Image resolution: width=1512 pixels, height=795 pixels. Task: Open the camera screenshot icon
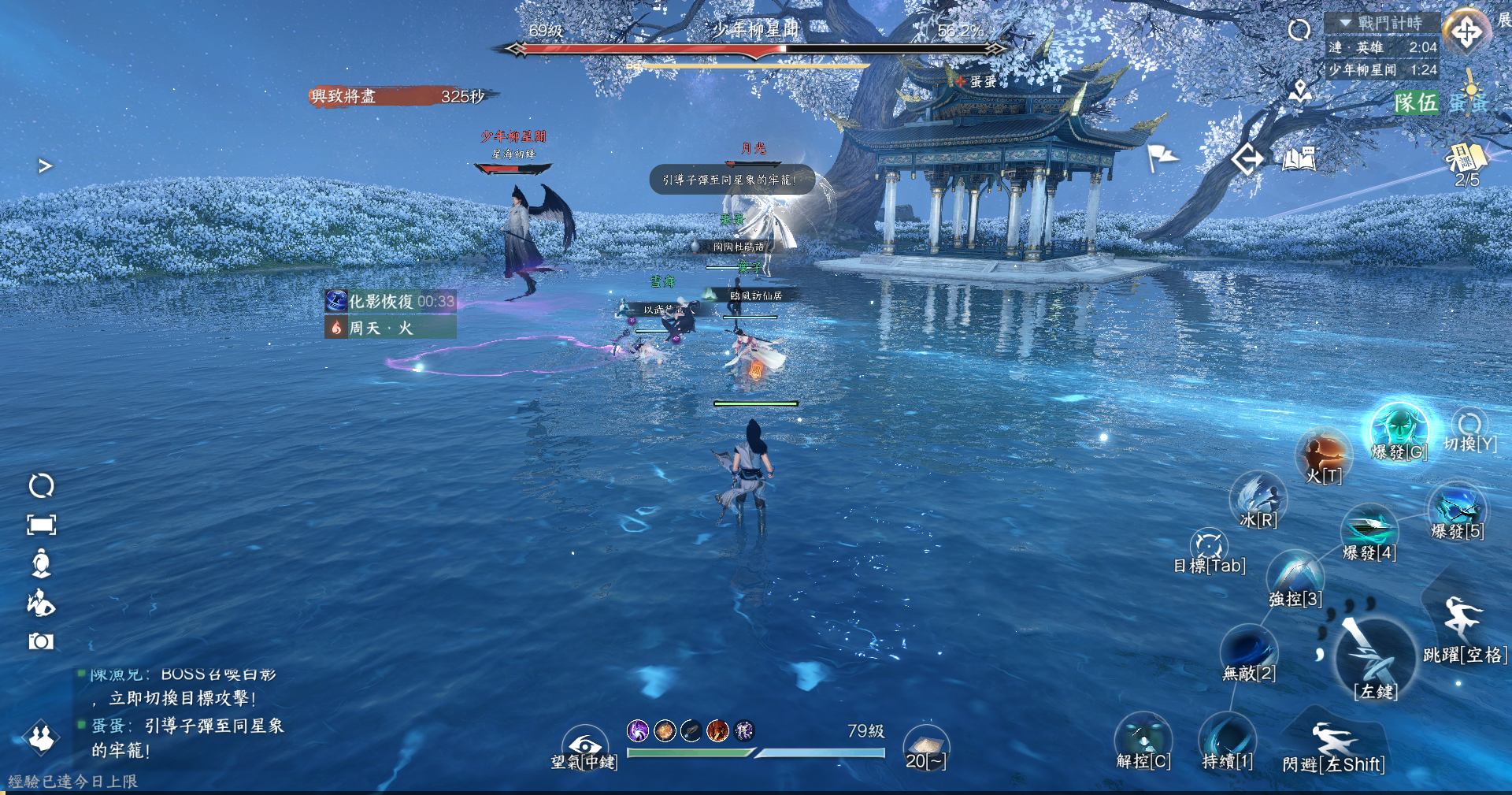(41, 641)
